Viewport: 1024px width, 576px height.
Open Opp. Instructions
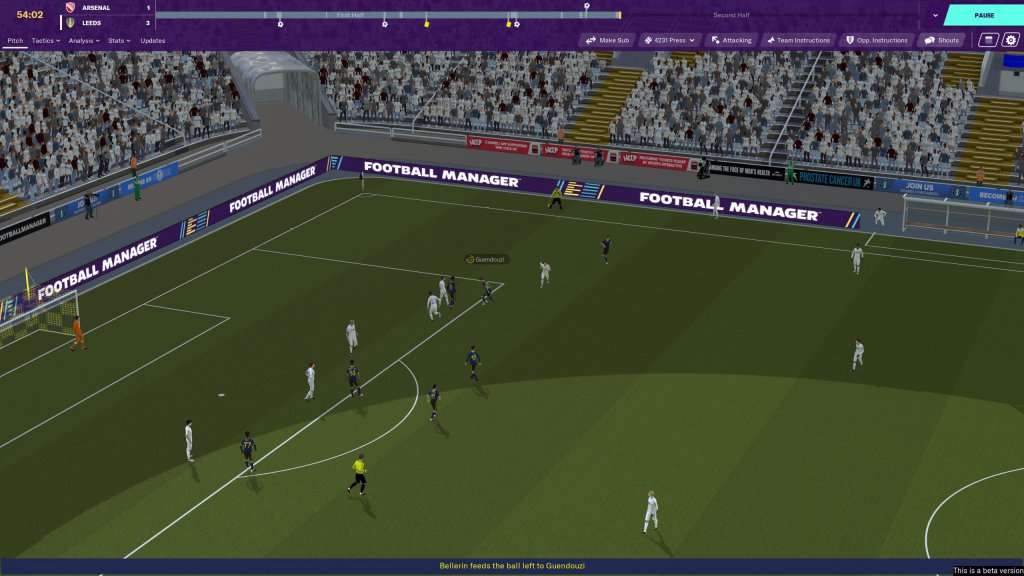[x=877, y=41]
